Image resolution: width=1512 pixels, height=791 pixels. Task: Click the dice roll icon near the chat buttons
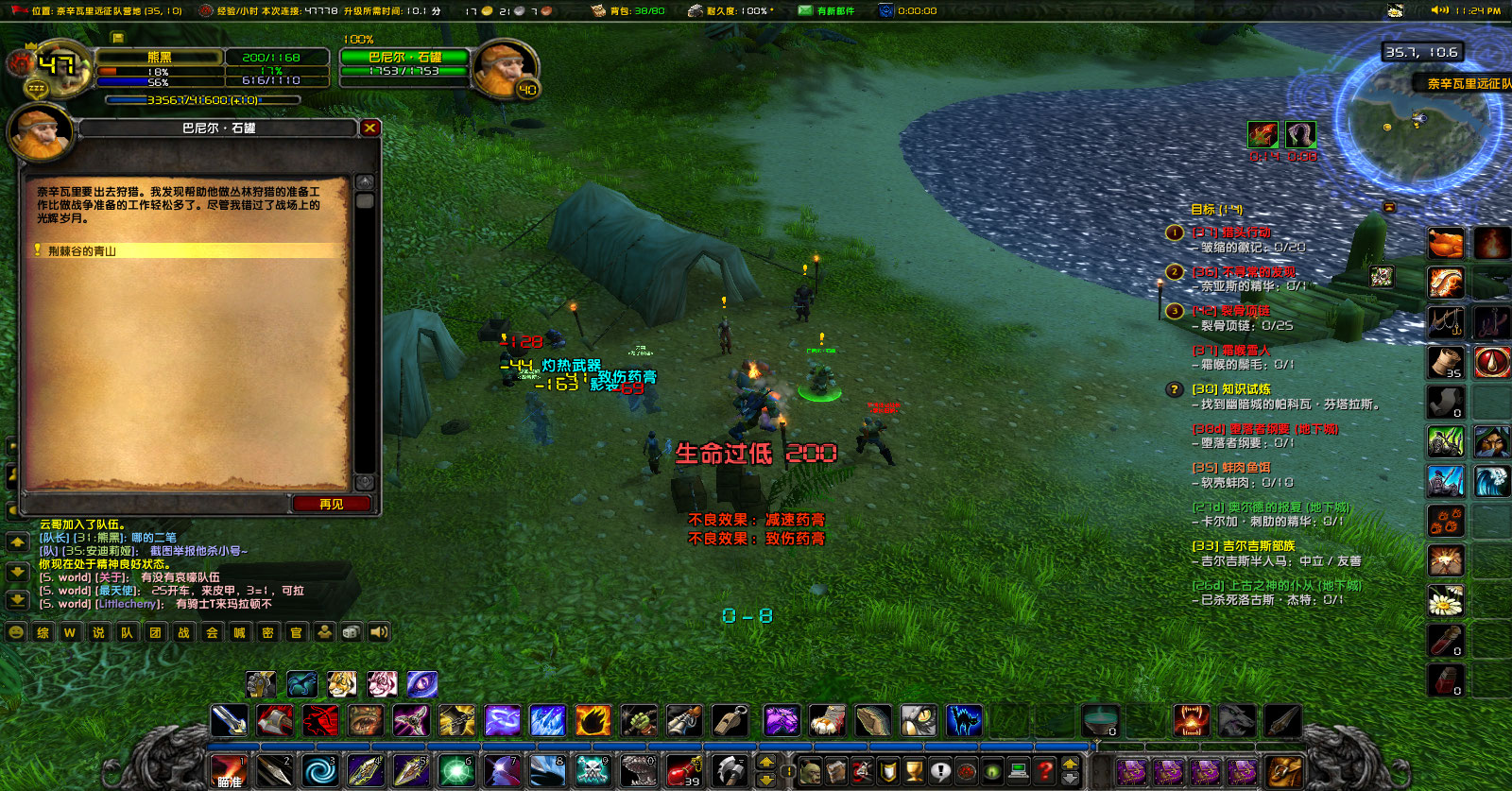click(351, 633)
